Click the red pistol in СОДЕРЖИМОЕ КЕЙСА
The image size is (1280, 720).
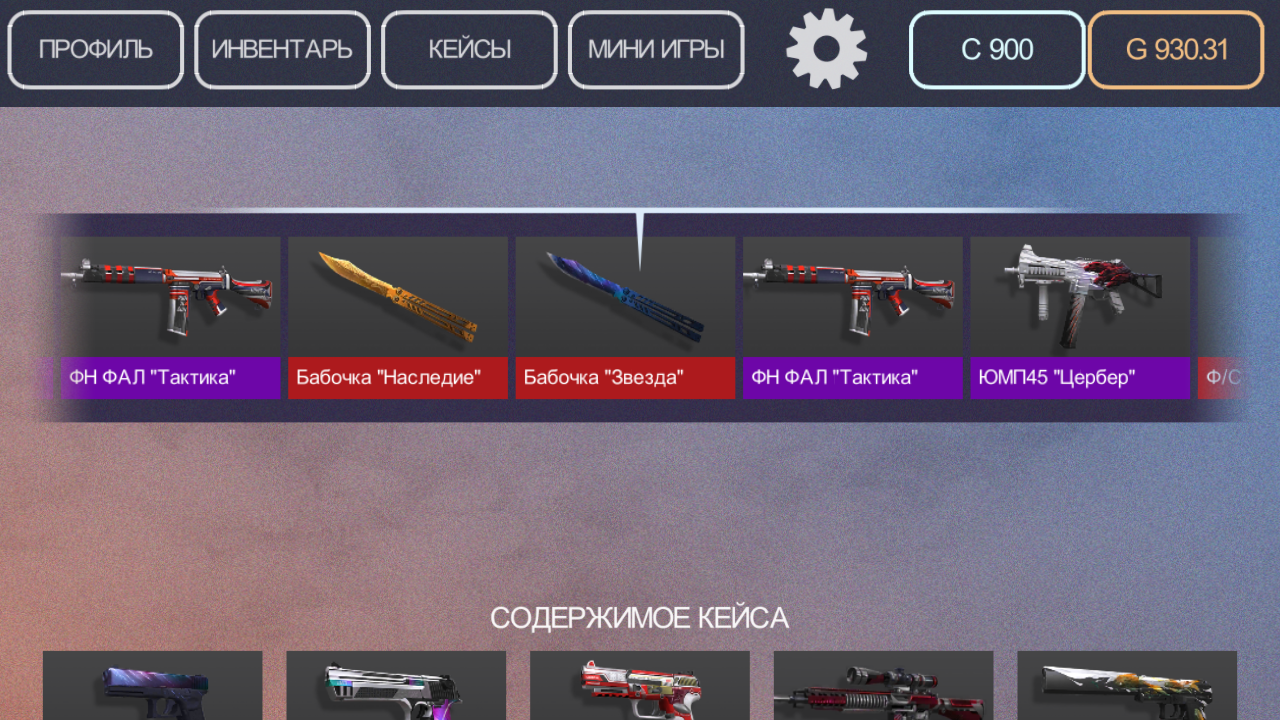point(640,690)
